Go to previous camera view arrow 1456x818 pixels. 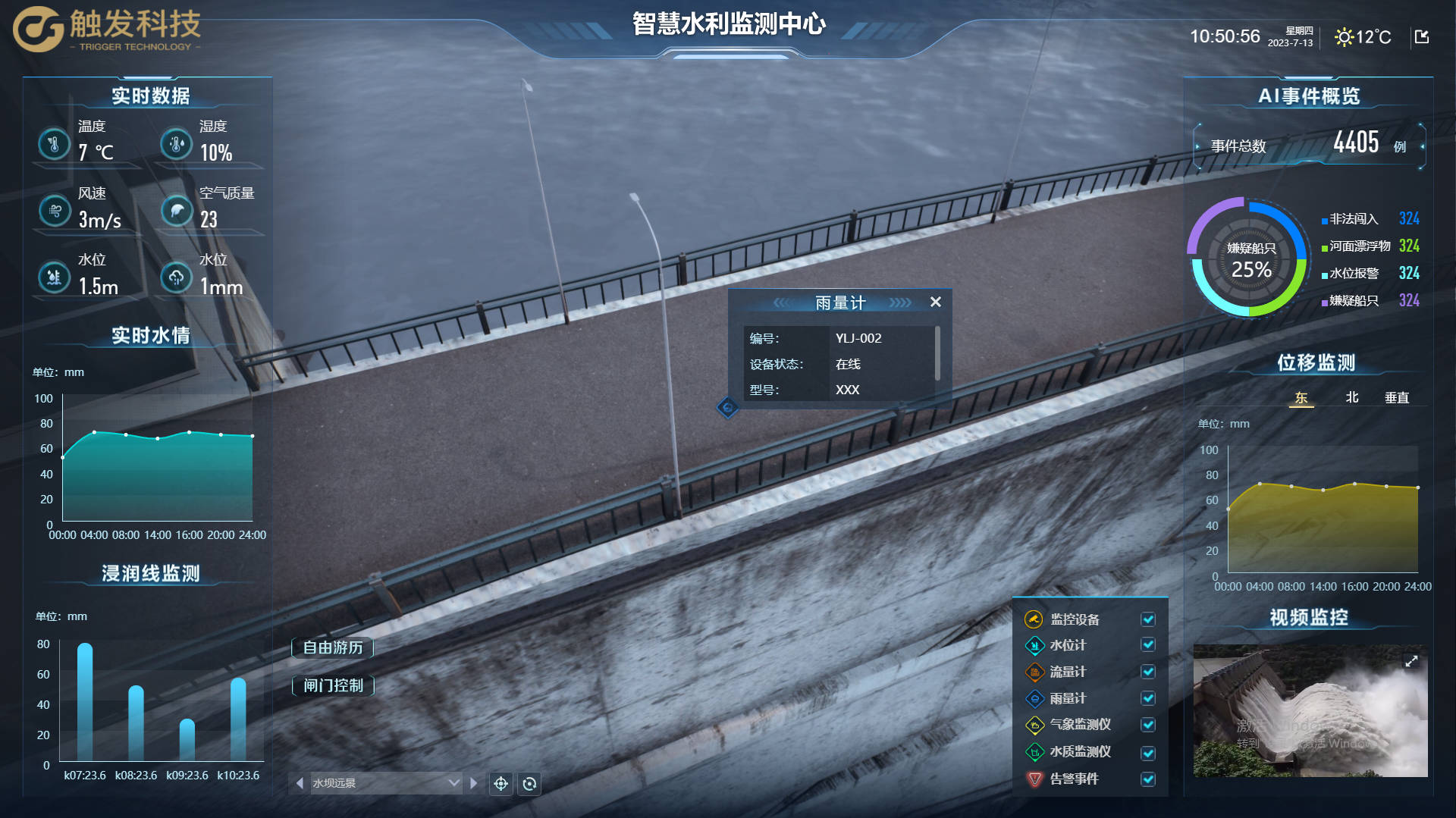coord(300,783)
